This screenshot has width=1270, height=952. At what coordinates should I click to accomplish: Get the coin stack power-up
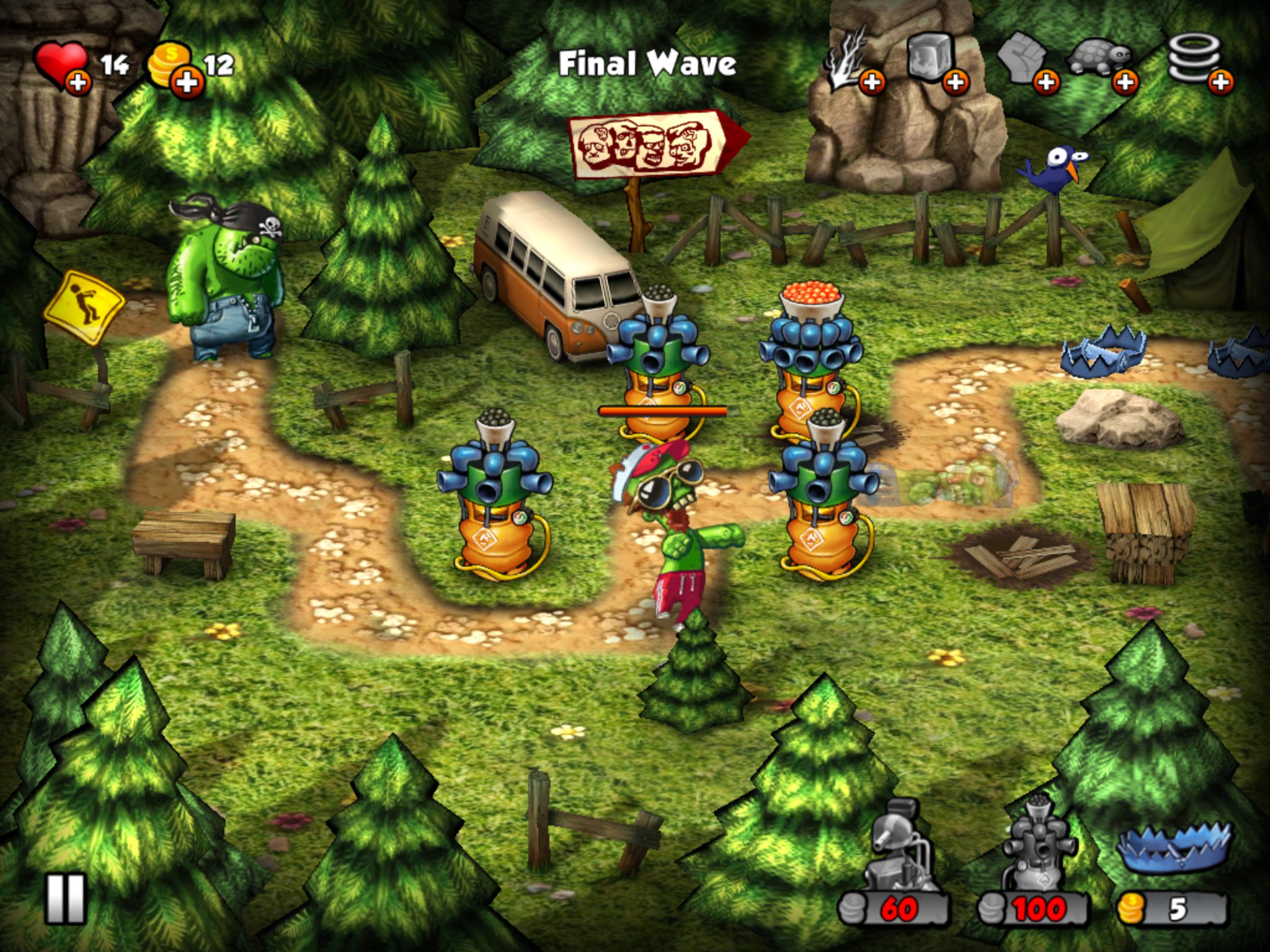[1198, 62]
